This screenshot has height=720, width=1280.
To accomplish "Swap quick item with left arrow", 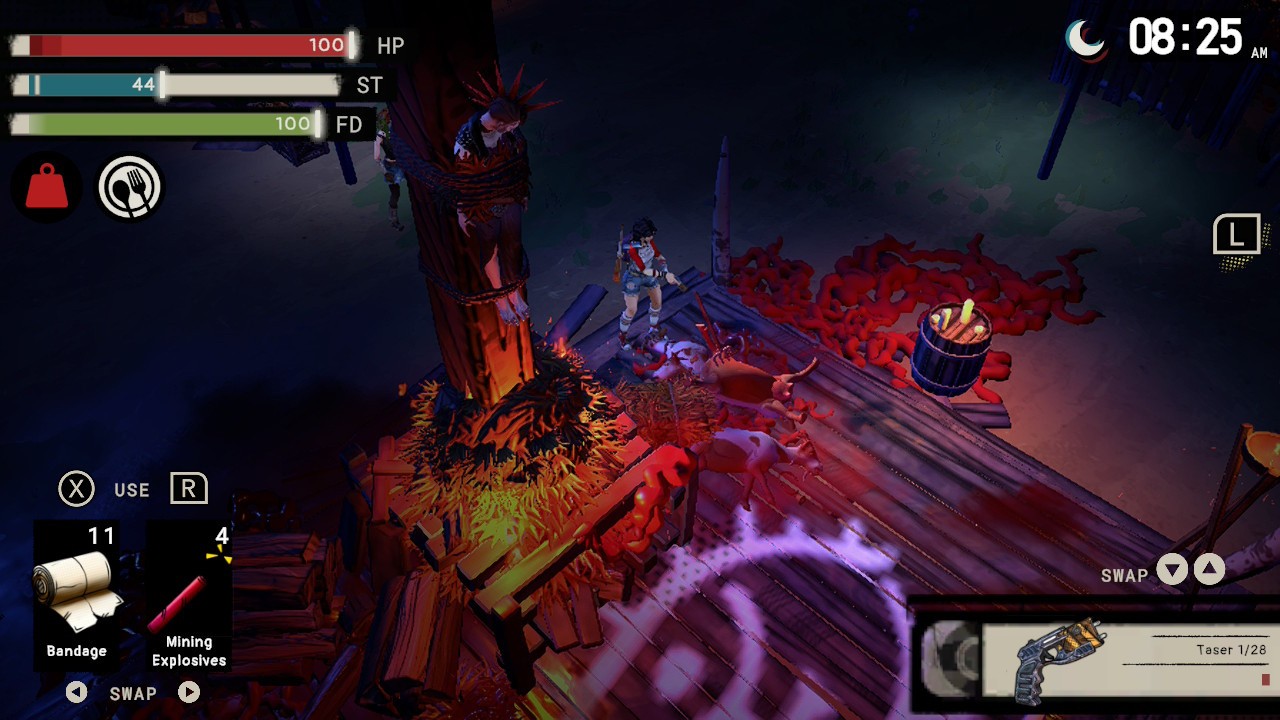I will pos(76,692).
